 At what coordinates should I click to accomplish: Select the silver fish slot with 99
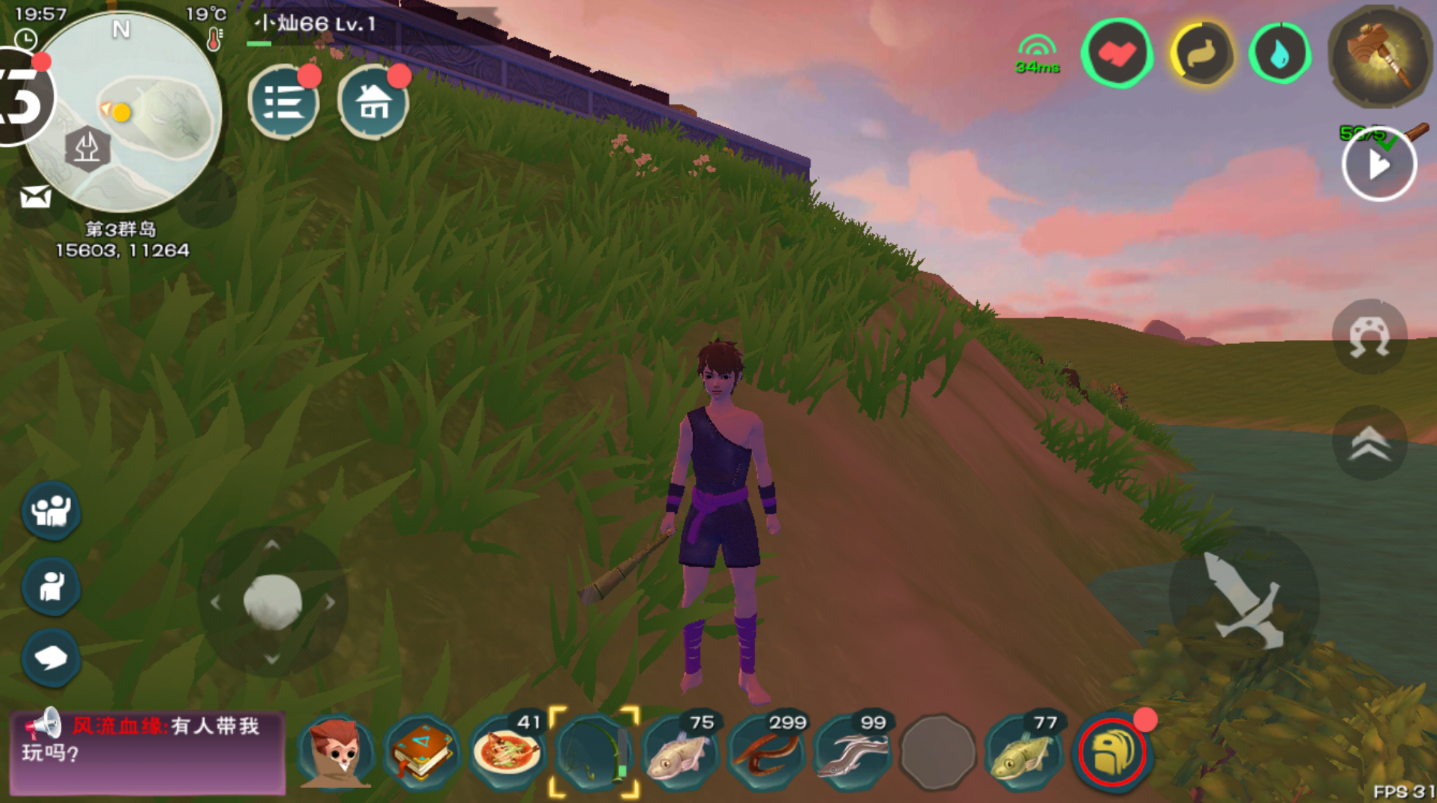851,753
